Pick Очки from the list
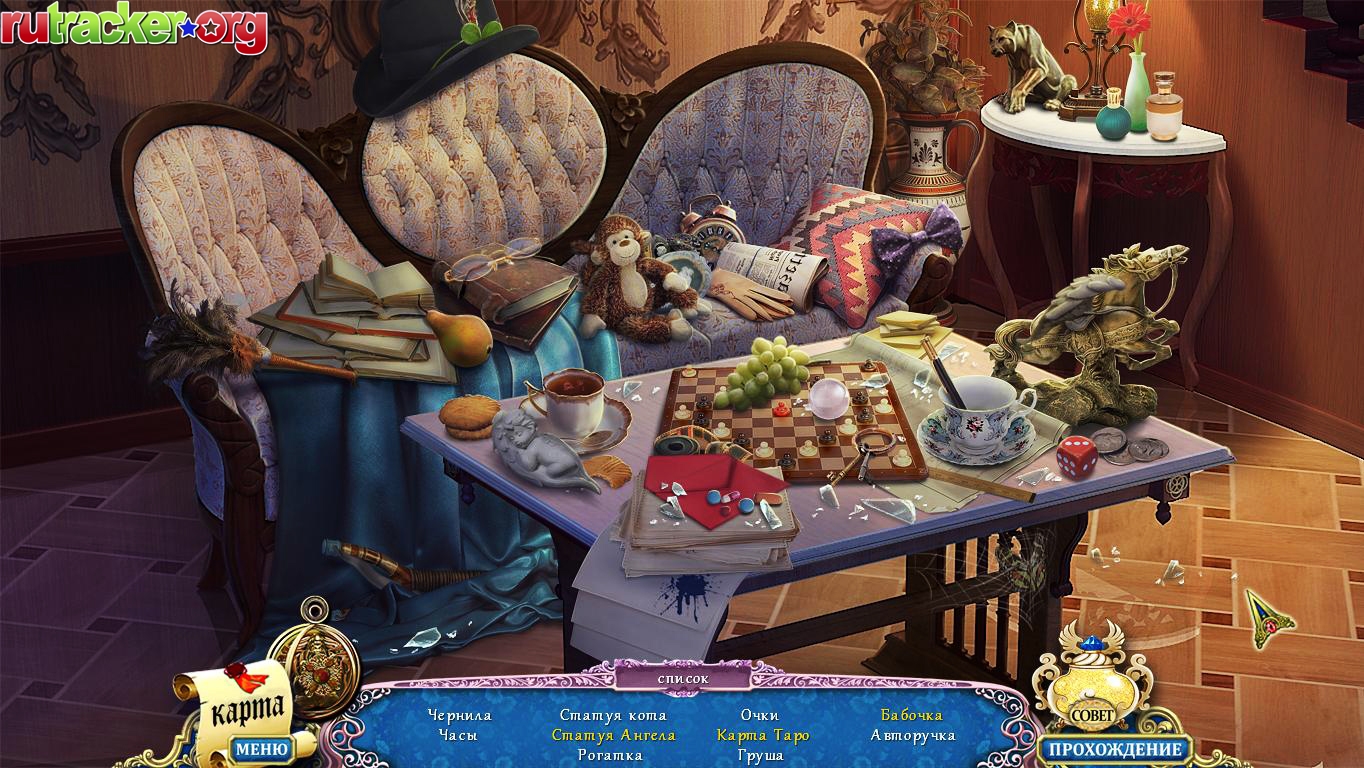Screen dimensions: 1364x768 pos(760,715)
